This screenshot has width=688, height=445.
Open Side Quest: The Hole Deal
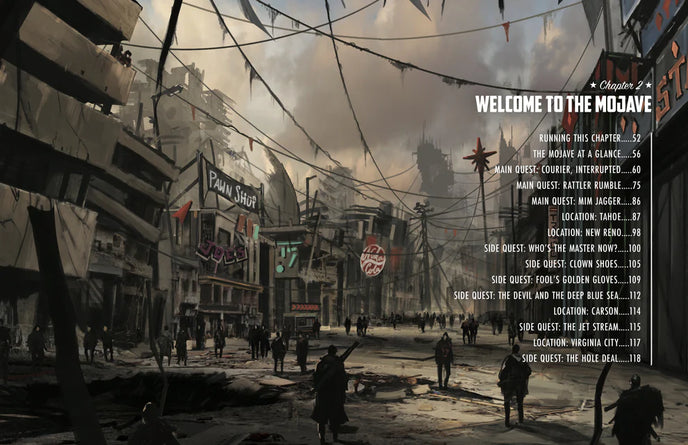click(x=581, y=358)
